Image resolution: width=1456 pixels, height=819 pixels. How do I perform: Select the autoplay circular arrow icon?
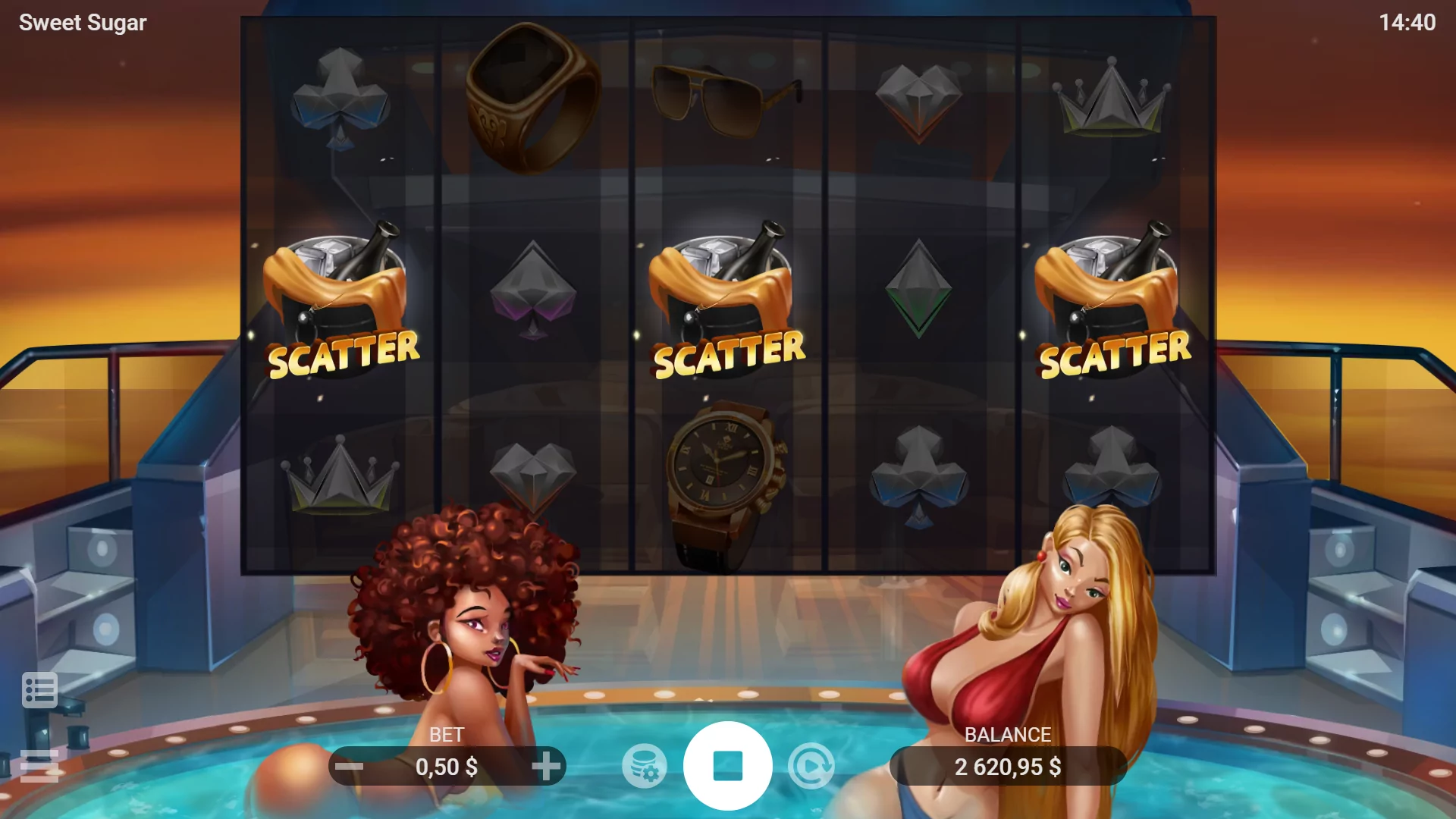click(x=811, y=767)
